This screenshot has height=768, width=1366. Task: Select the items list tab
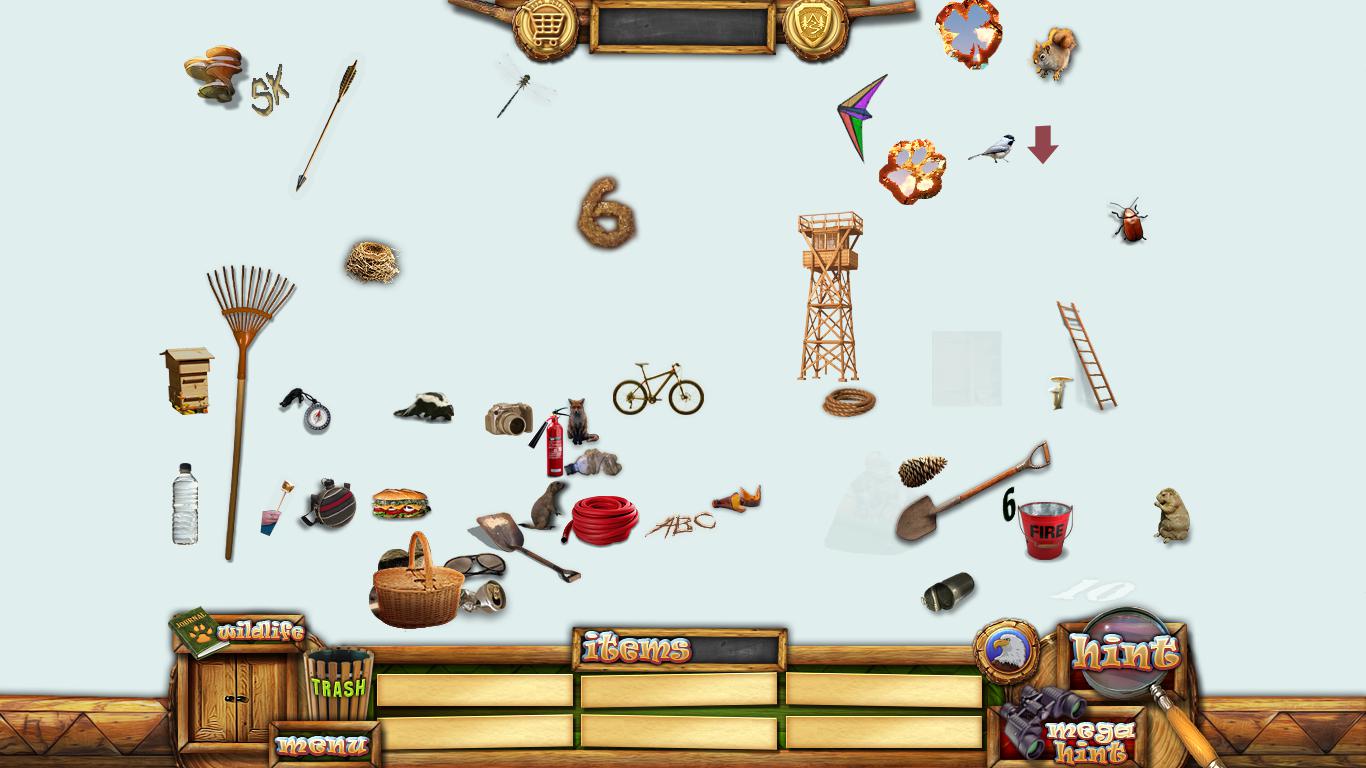[637, 649]
